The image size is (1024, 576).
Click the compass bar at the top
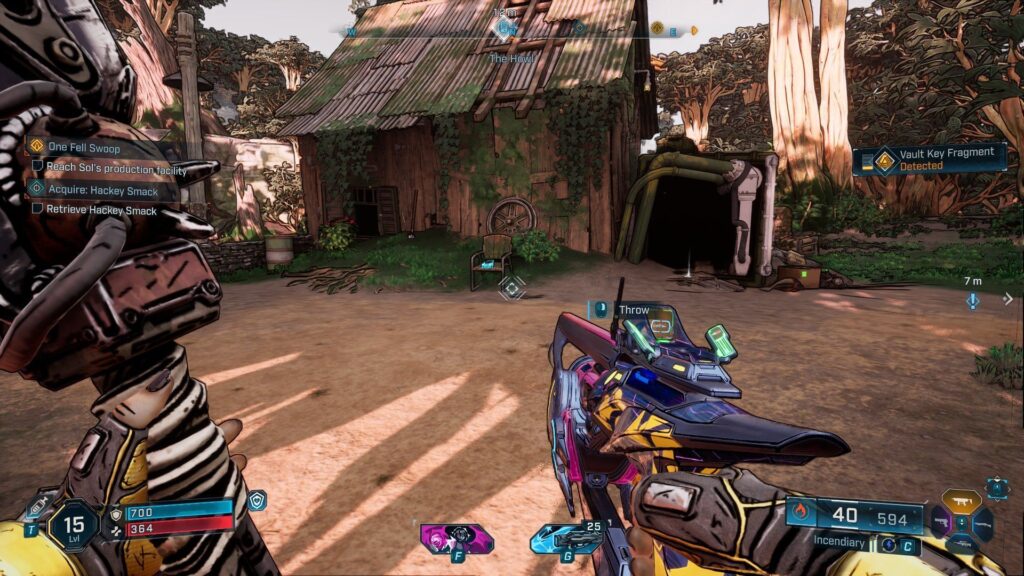[520, 31]
